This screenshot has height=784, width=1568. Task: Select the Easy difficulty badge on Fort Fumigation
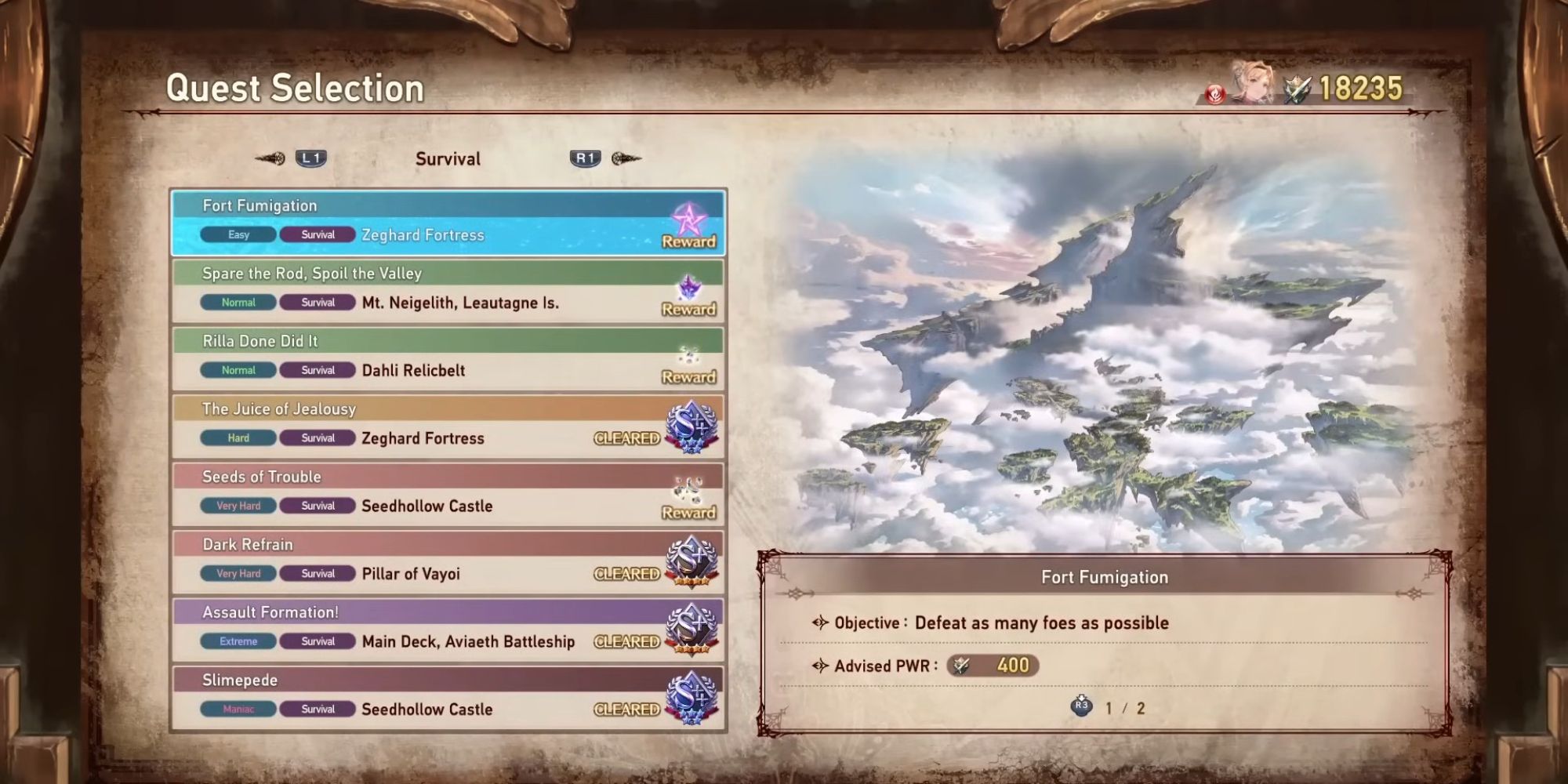237,234
